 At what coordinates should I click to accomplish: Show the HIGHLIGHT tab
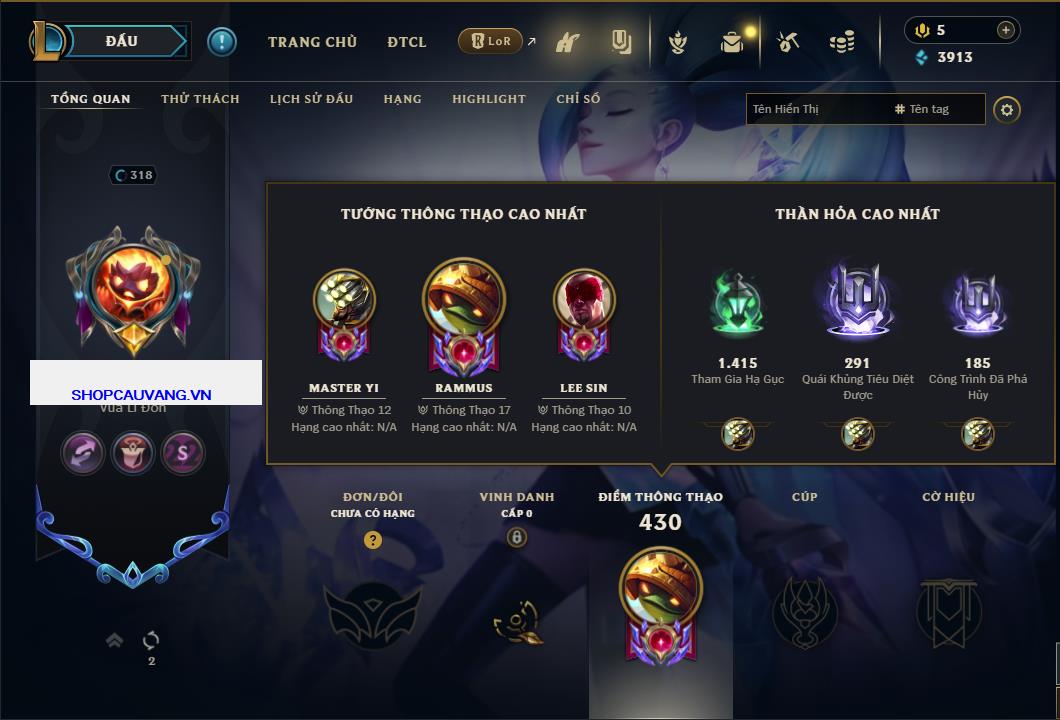click(x=488, y=99)
